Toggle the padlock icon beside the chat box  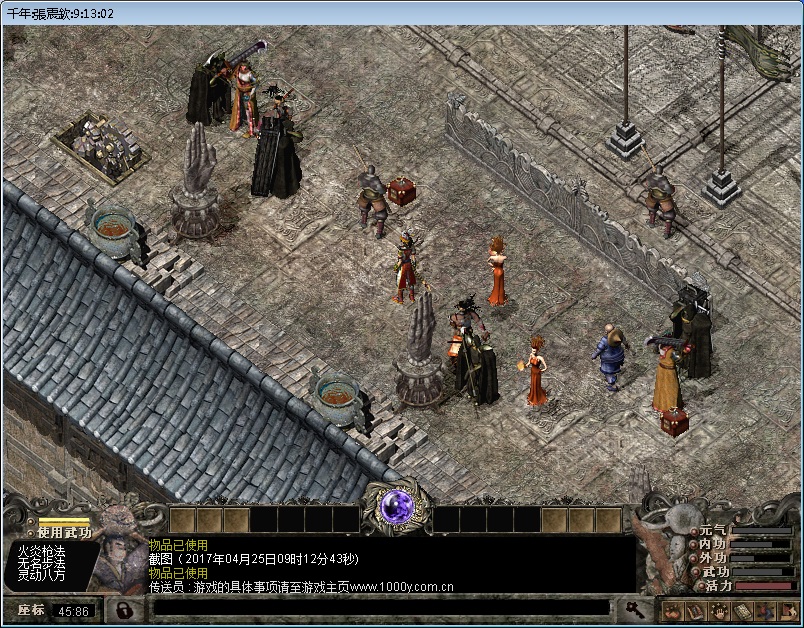(x=124, y=608)
